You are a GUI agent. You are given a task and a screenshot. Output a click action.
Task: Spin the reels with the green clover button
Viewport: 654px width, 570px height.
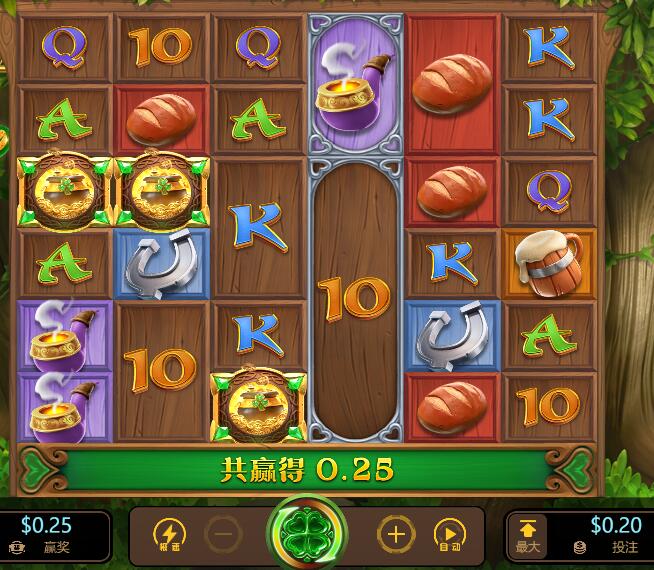tap(306, 534)
